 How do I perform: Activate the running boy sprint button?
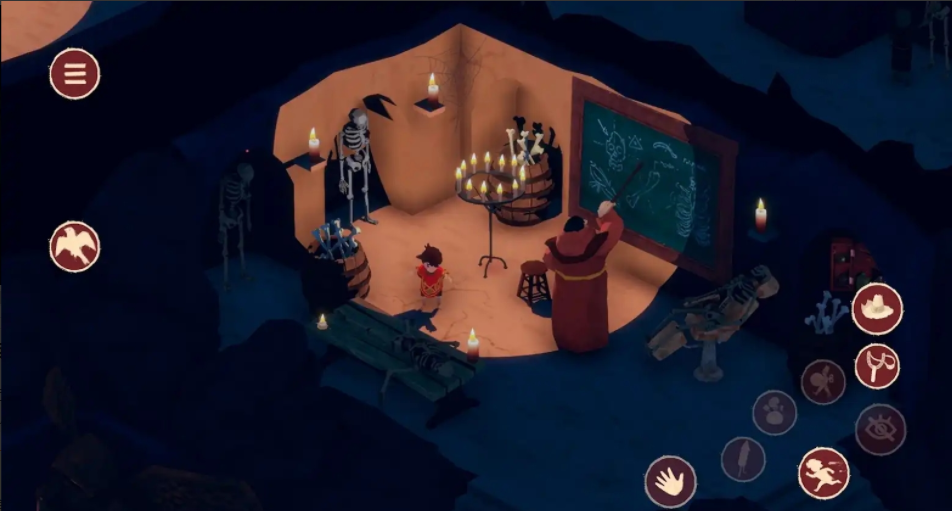point(824,472)
